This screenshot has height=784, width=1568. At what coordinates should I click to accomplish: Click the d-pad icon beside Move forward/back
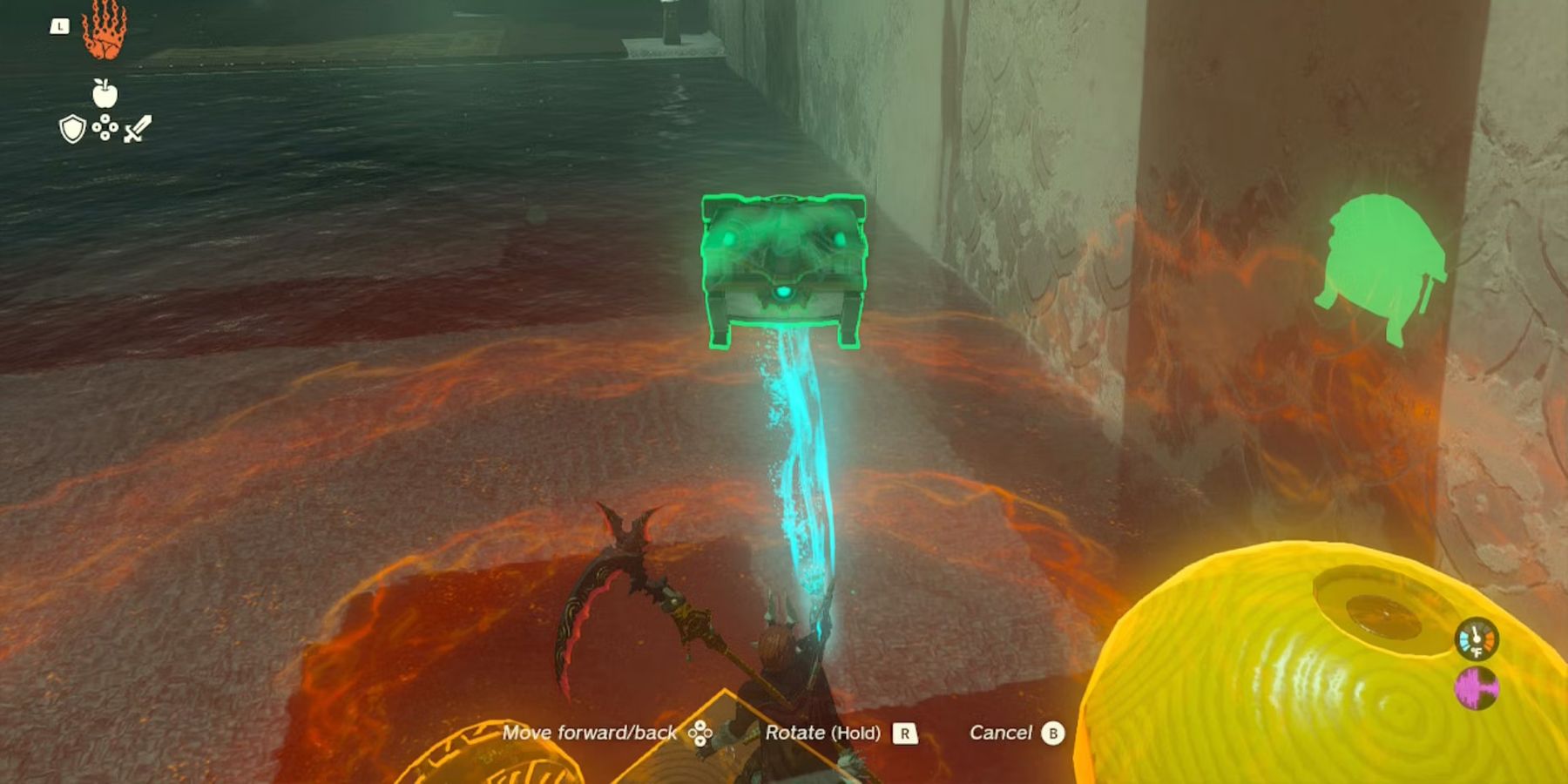(x=702, y=733)
